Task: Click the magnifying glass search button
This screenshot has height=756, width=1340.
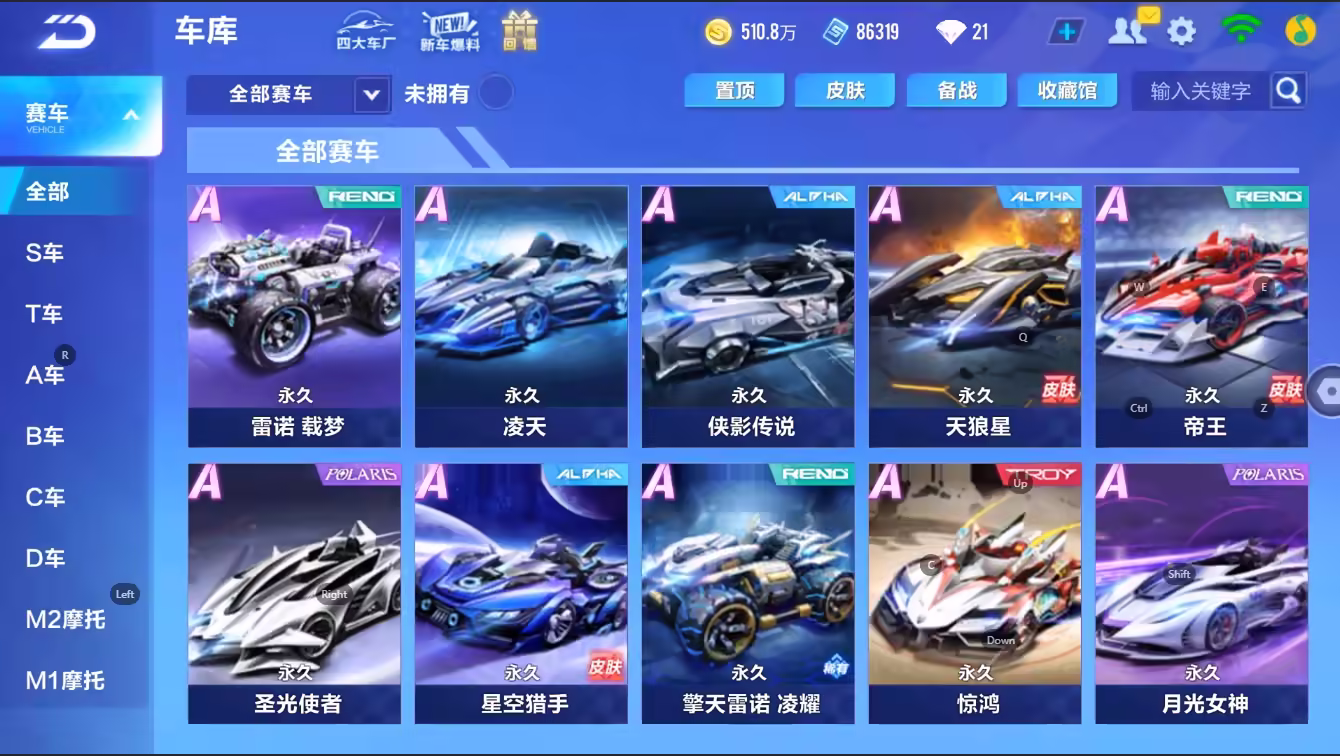Action: pyautogui.click(x=1288, y=90)
